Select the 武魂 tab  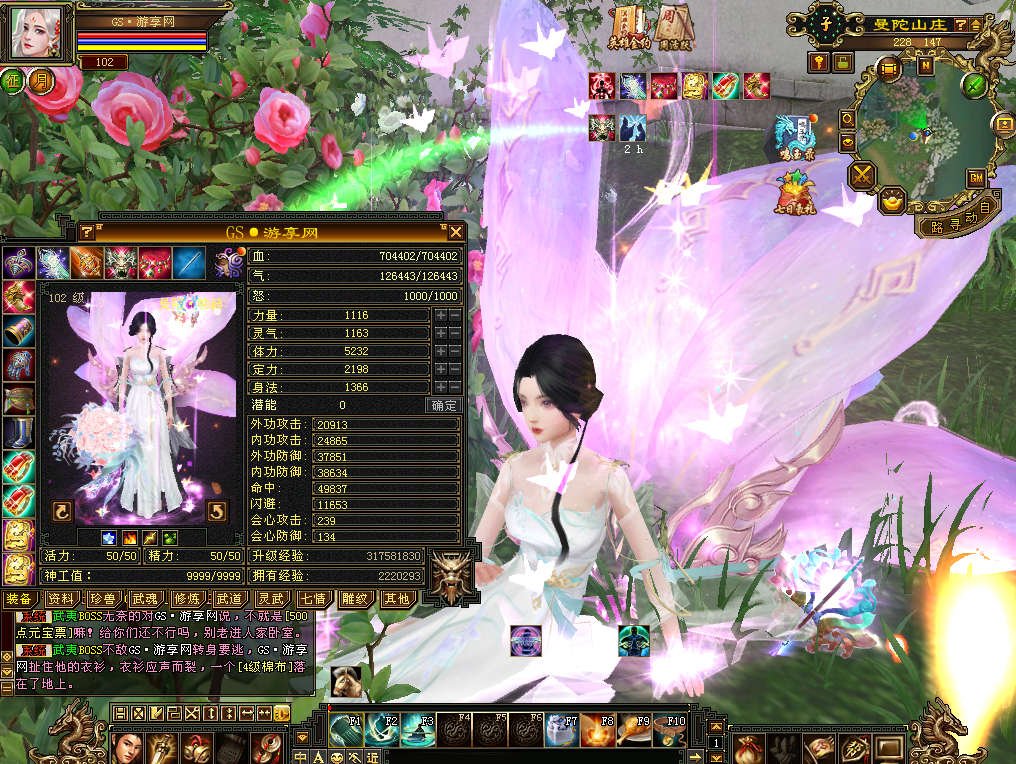point(146,598)
